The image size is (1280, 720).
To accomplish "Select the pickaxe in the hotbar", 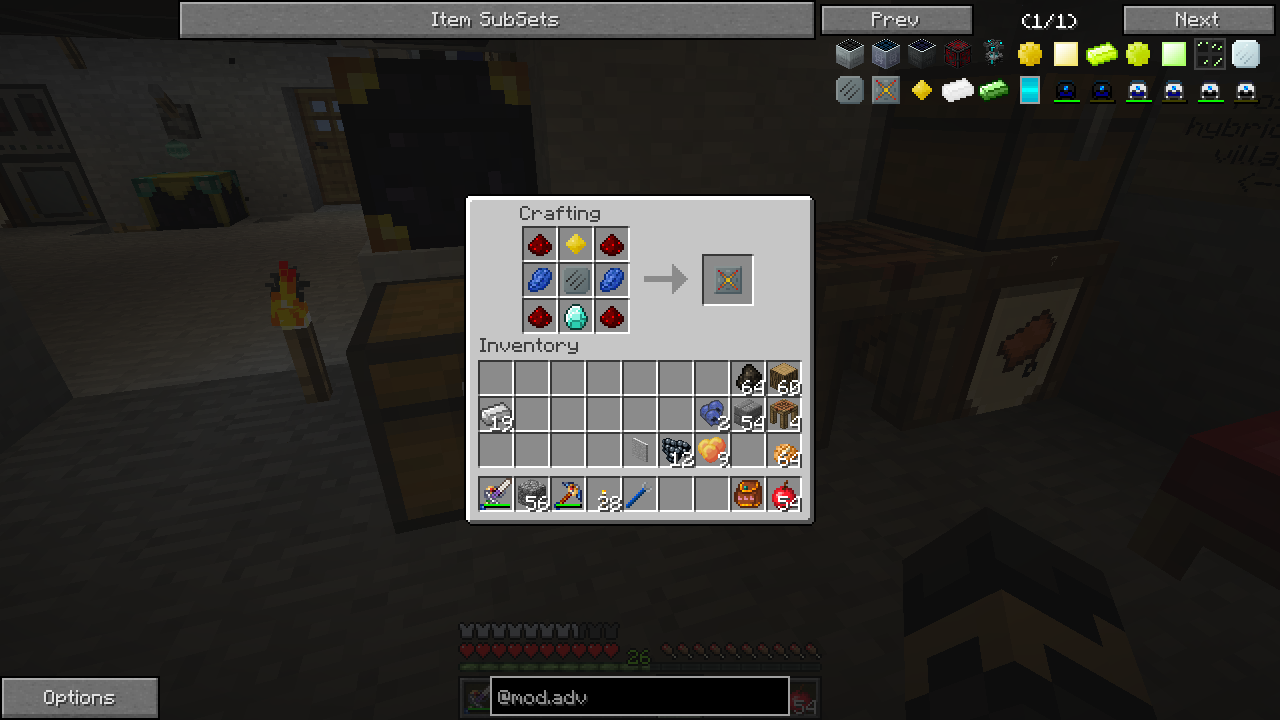I will pos(568,495).
